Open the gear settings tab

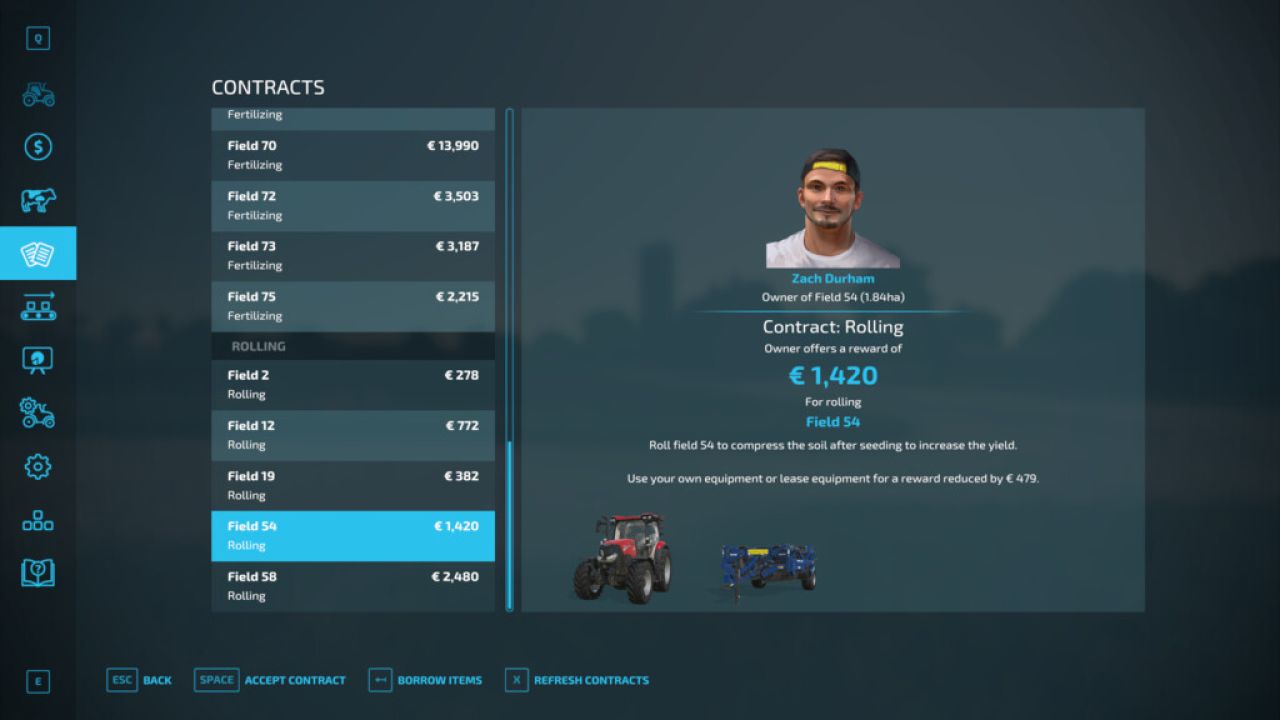pyautogui.click(x=38, y=466)
